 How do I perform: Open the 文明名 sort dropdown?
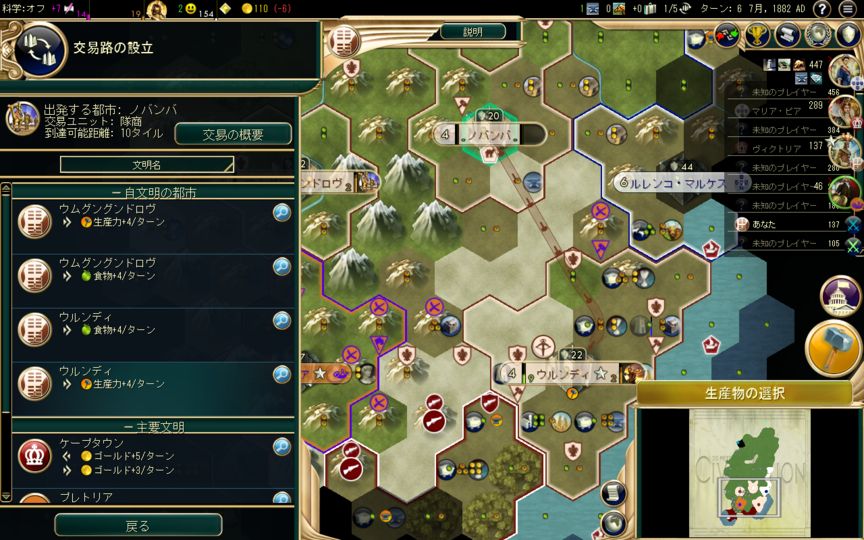pyautogui.click(x=146, y=164)
